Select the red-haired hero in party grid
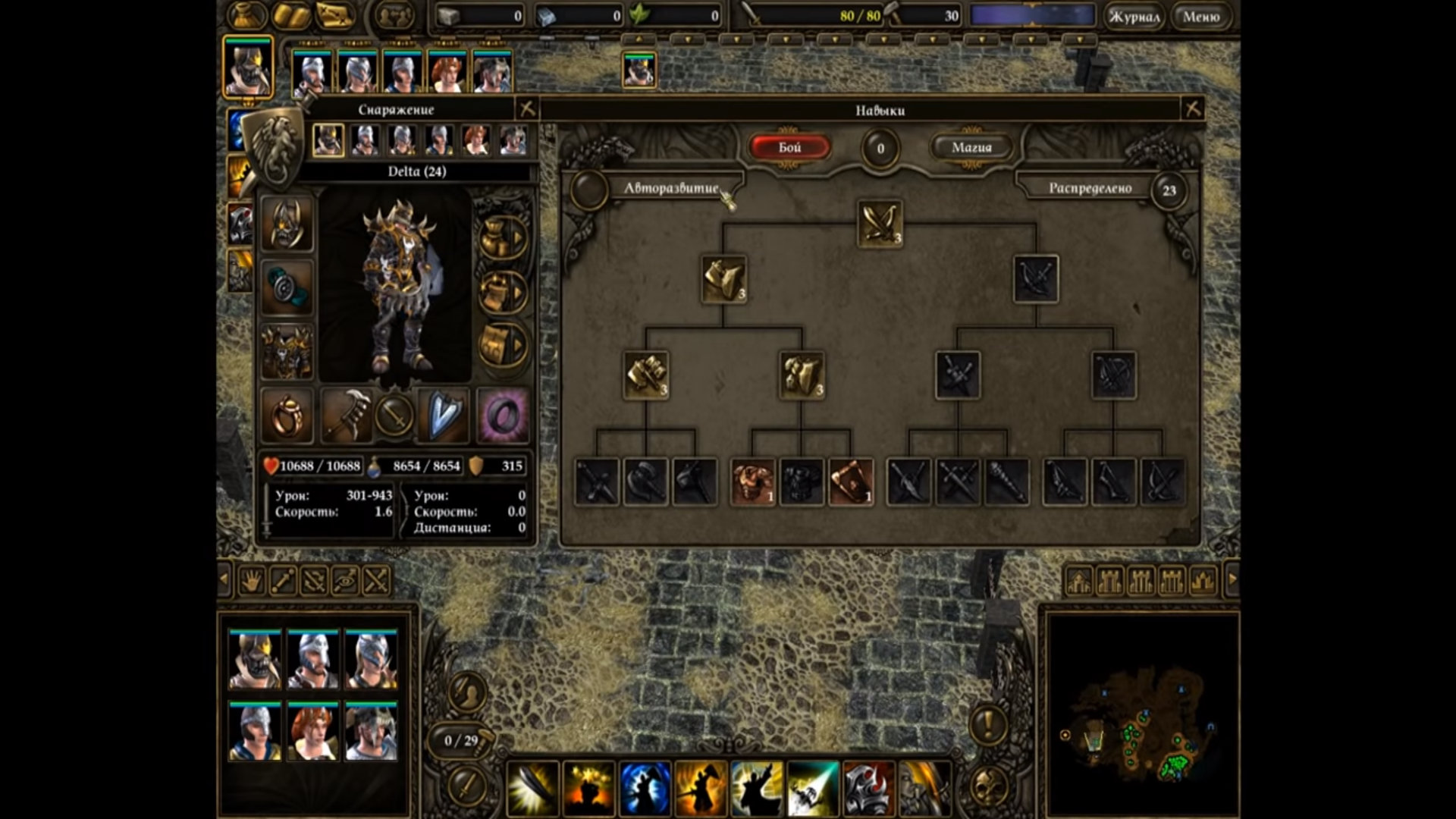Viewport: 1456px width, 819px height. (x=312, y=730)
